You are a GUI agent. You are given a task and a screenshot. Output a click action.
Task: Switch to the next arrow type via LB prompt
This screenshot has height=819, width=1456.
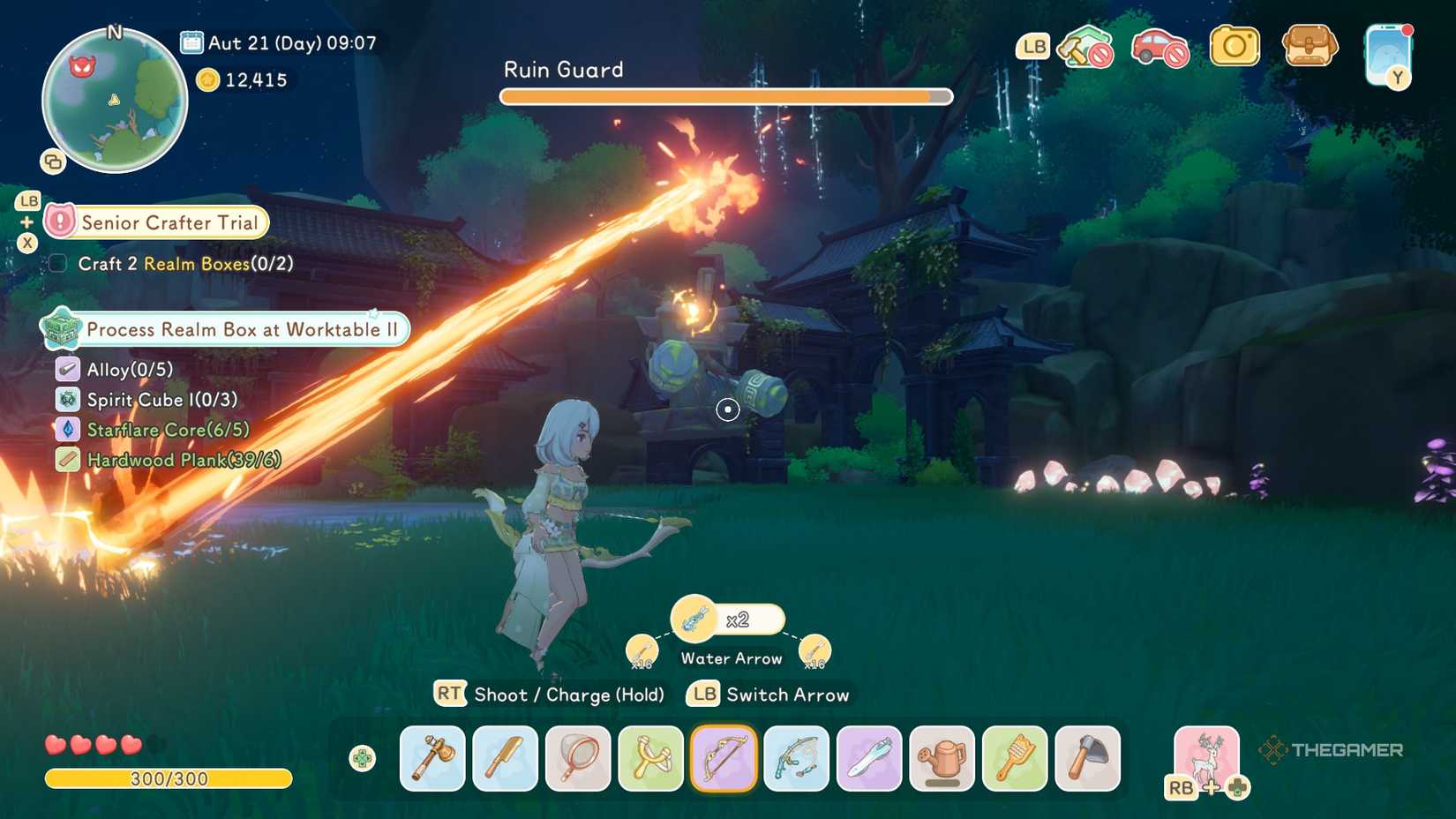tap(702, 695)
